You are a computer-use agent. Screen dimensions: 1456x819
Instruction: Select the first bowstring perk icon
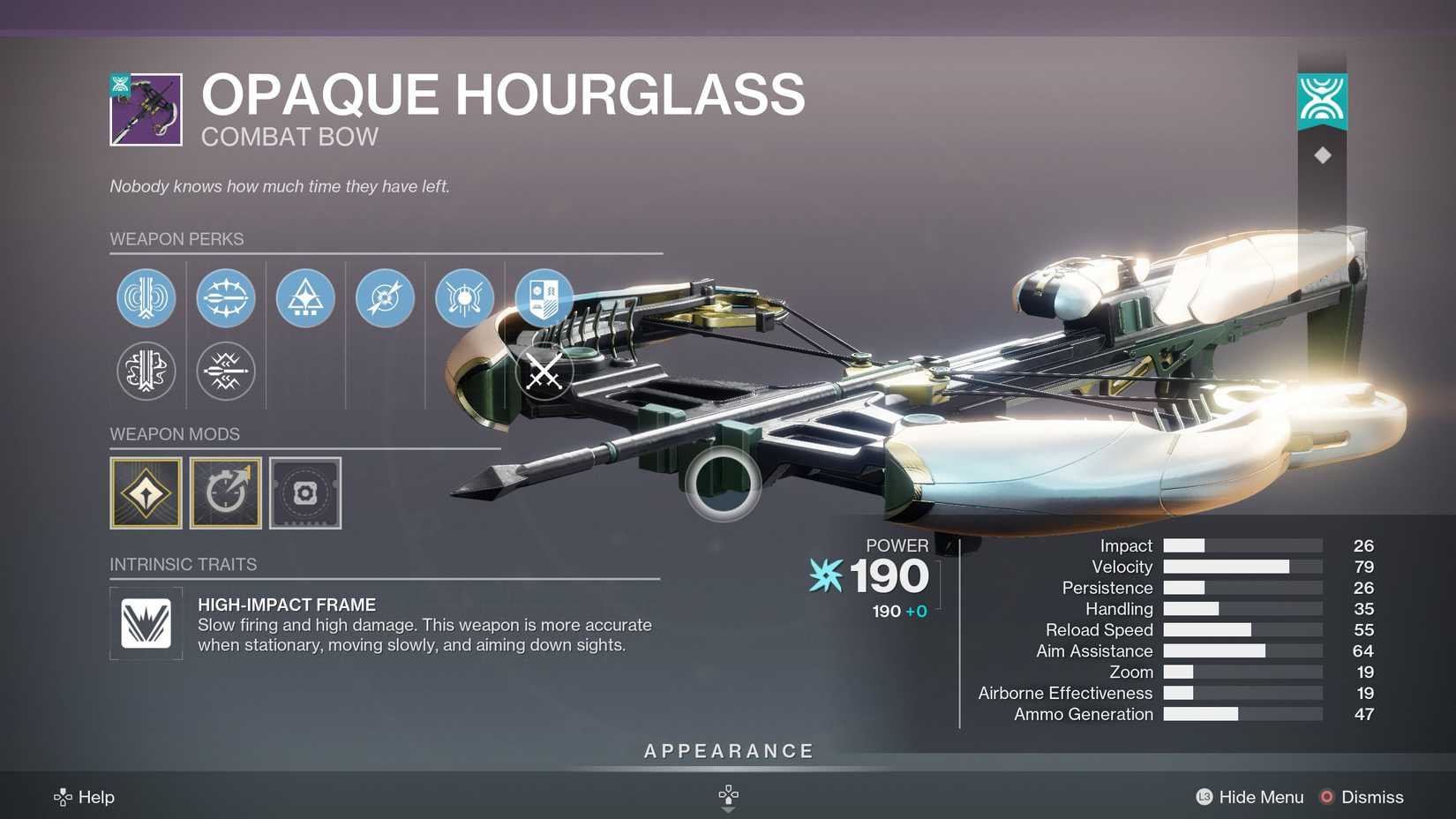(x=146, y=298)
